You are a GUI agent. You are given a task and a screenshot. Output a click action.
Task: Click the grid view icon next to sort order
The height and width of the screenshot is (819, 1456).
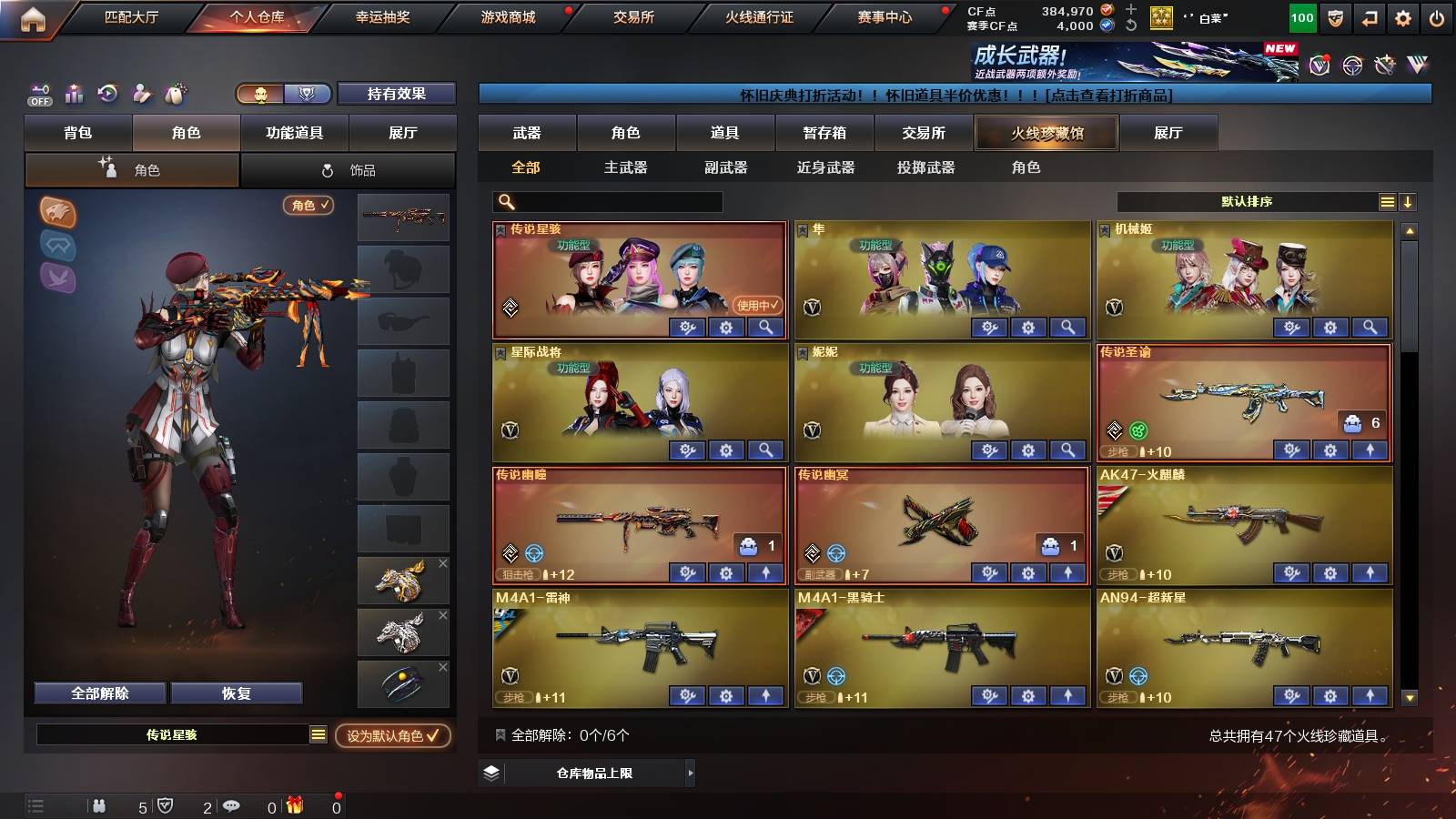(1387, 202)
